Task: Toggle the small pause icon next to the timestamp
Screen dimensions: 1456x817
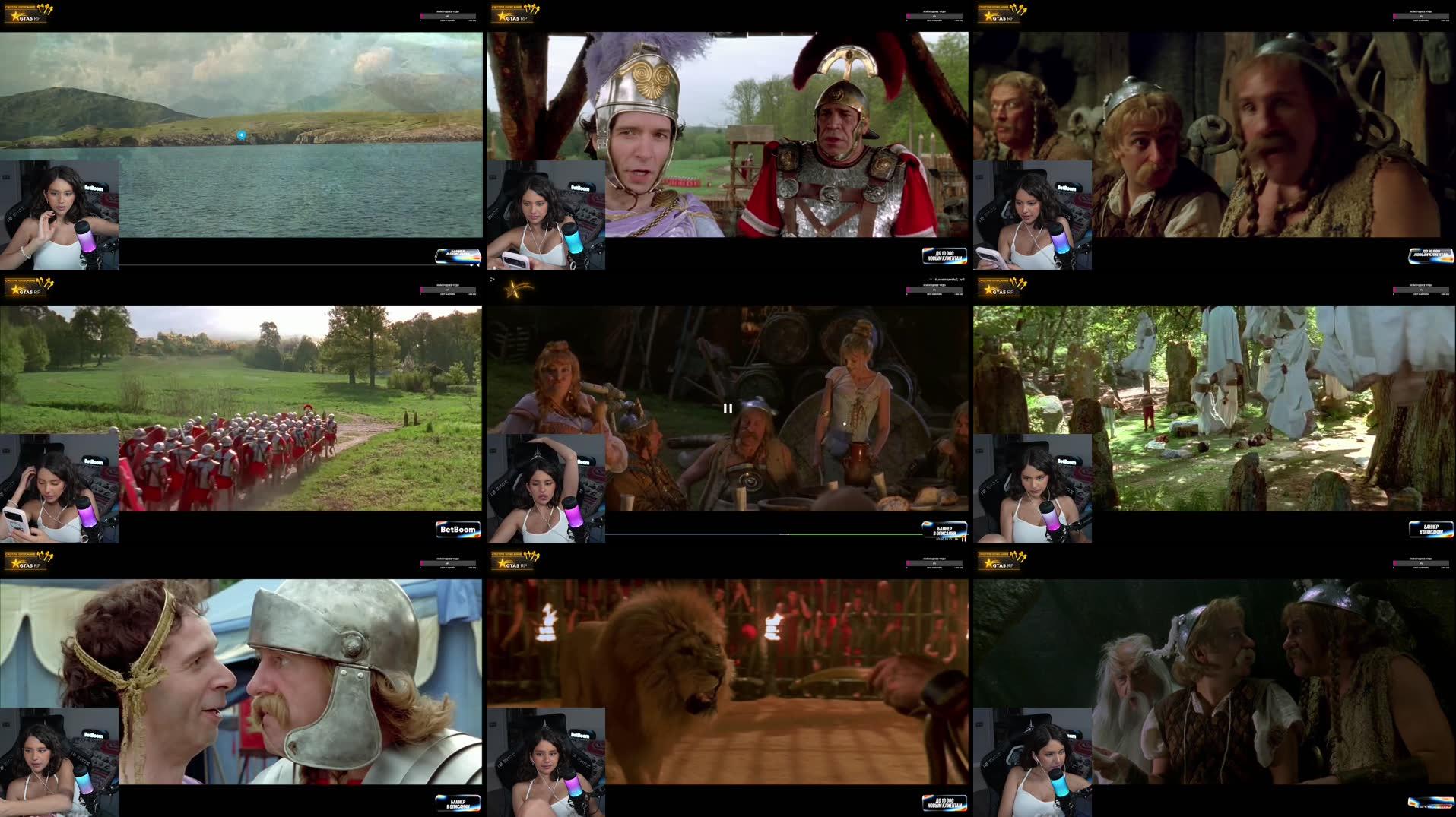Action: [x=966, y=539]
